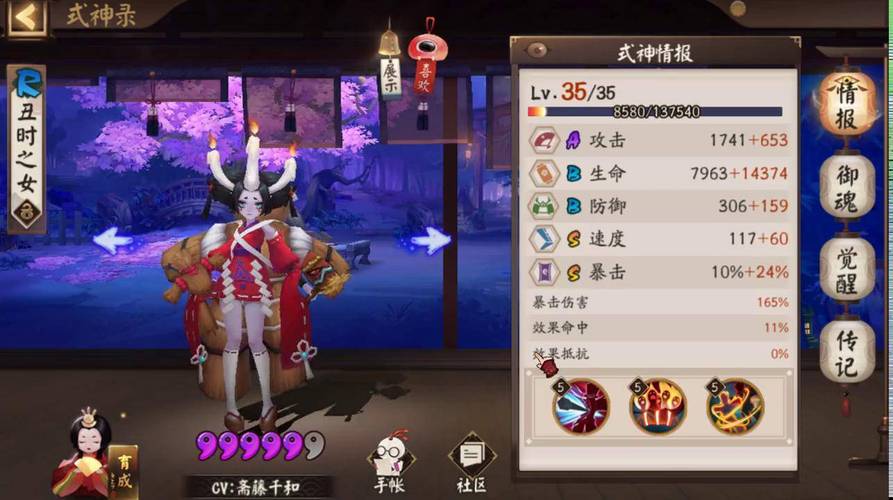
Task: Open the 传记 biography tab
Action: coord(846,351)
